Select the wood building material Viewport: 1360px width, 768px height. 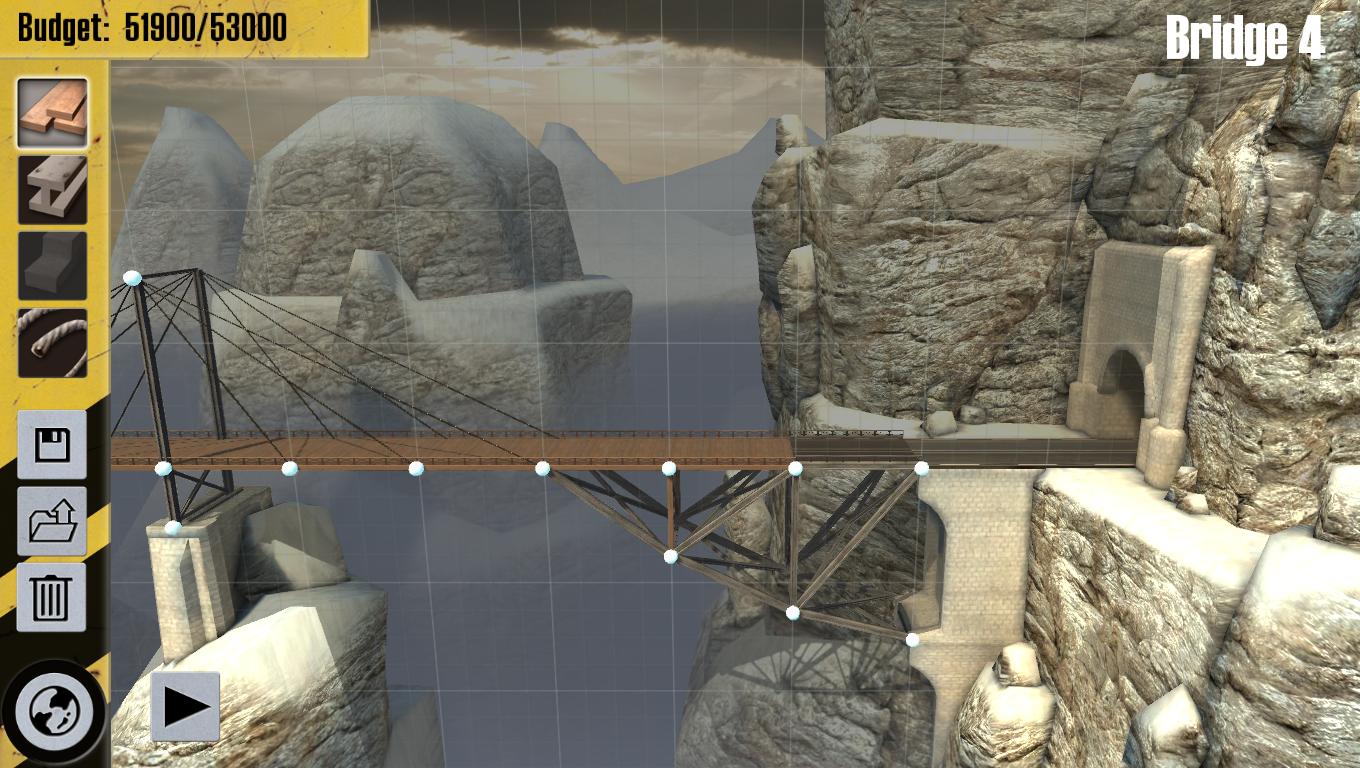point(52,113)
